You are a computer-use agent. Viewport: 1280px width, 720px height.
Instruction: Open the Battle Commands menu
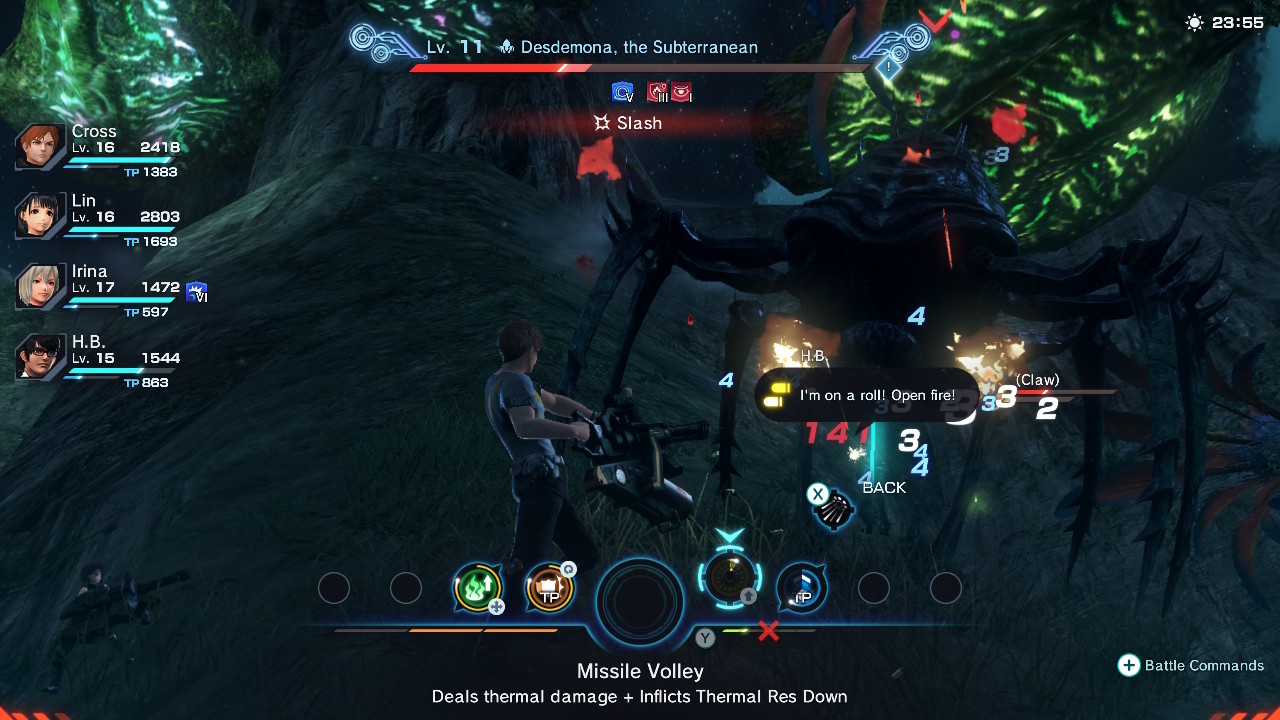click(x=1190, y=665)
